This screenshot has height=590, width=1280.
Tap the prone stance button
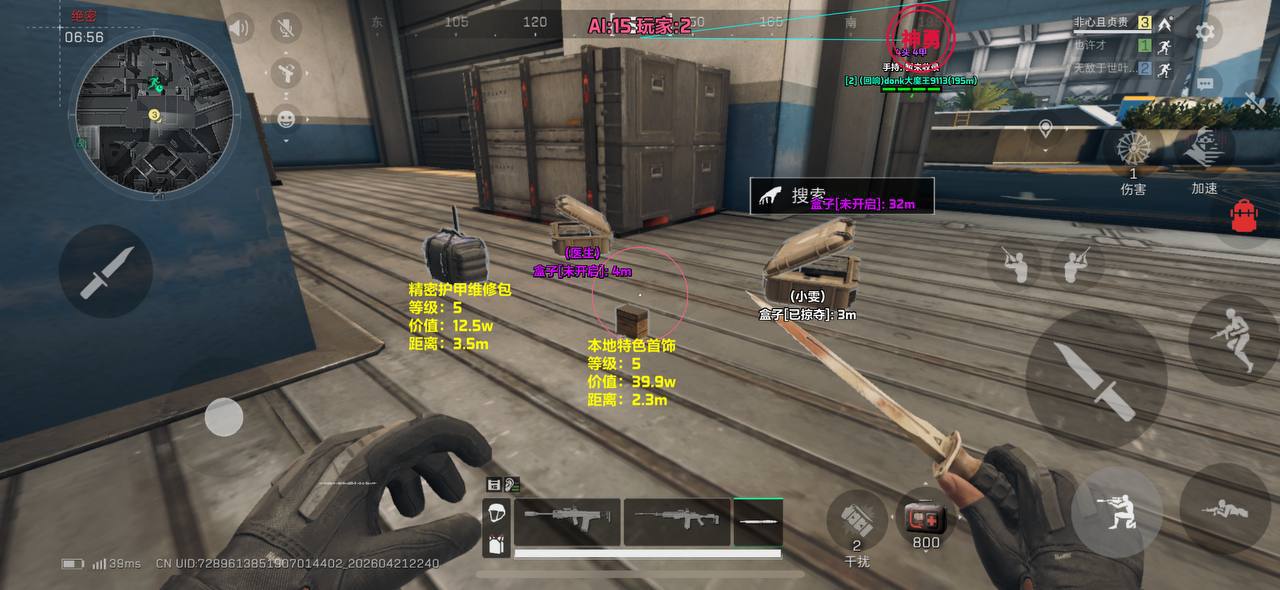[x=1224, y=508]
